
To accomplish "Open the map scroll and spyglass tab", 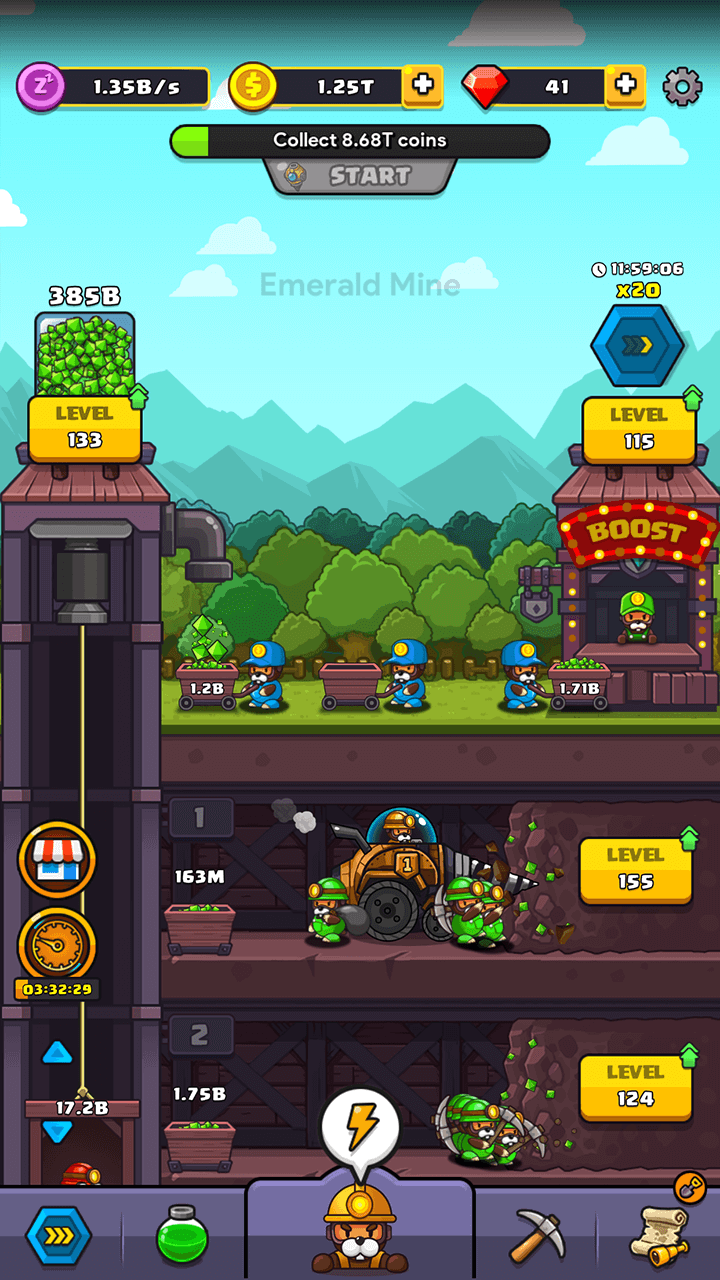I will [662, 1234].
